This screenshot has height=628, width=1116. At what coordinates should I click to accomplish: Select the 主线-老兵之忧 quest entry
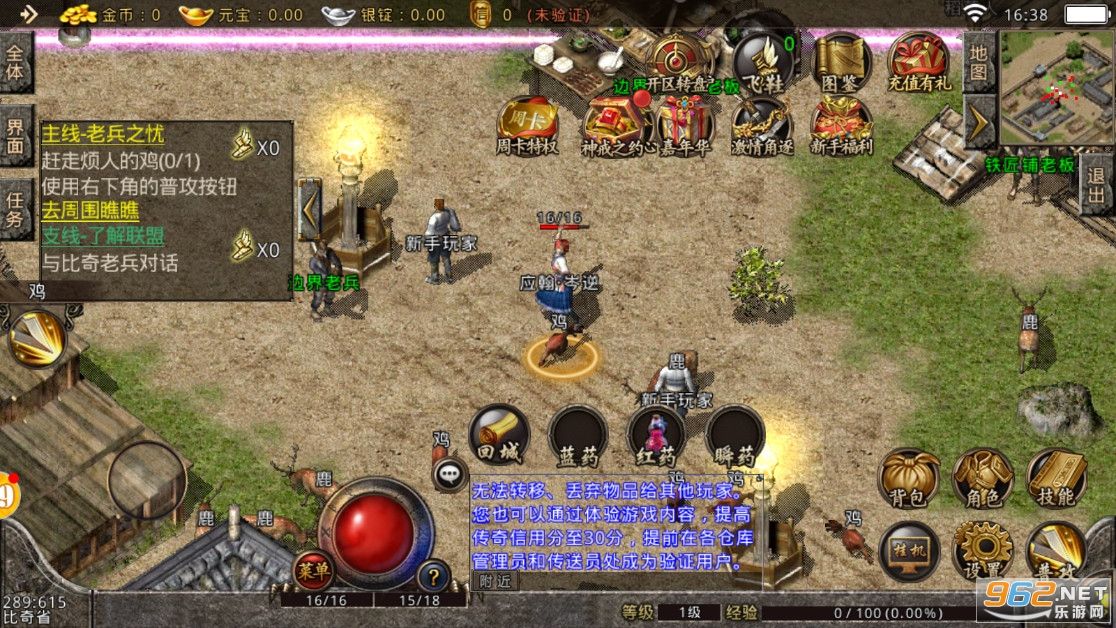click(x=103, y=134)
